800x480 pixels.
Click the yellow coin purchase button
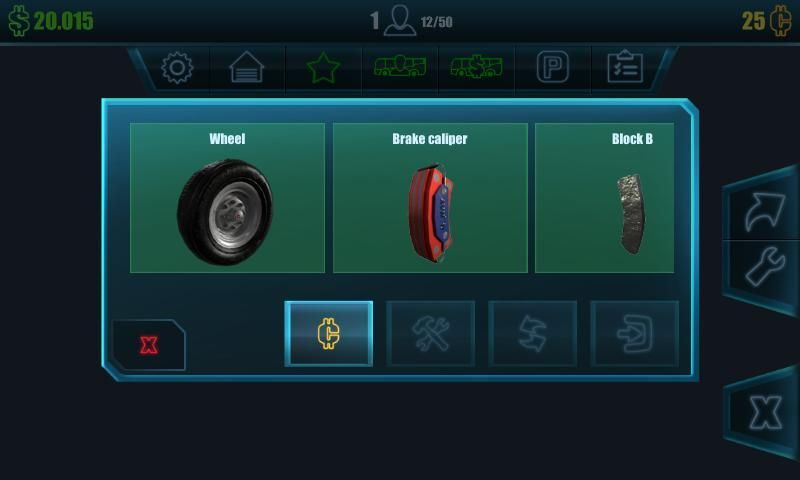329,333
